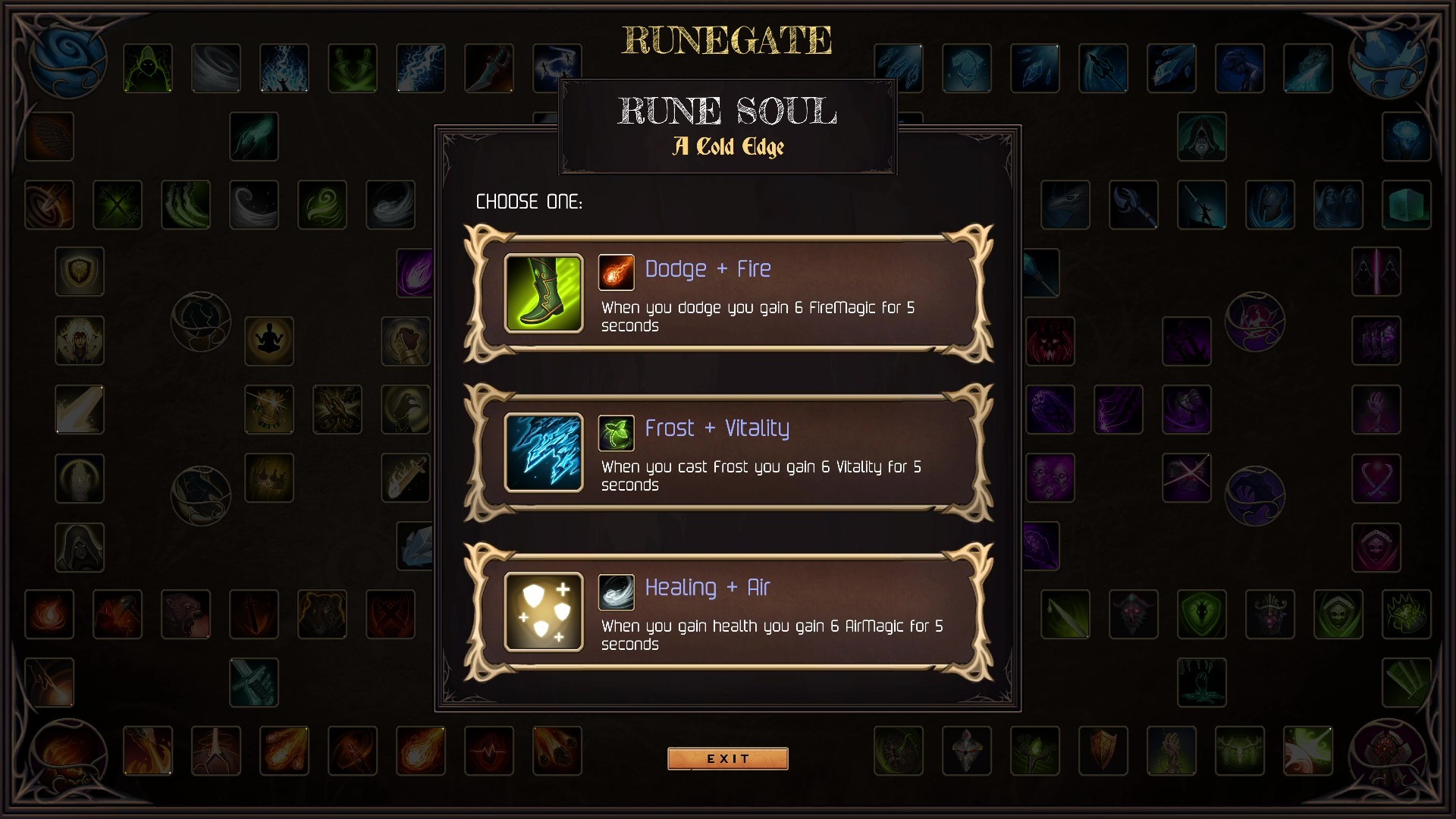
Task: Click the blue trident rune near the top
Action: click(x=1103, y=68)
